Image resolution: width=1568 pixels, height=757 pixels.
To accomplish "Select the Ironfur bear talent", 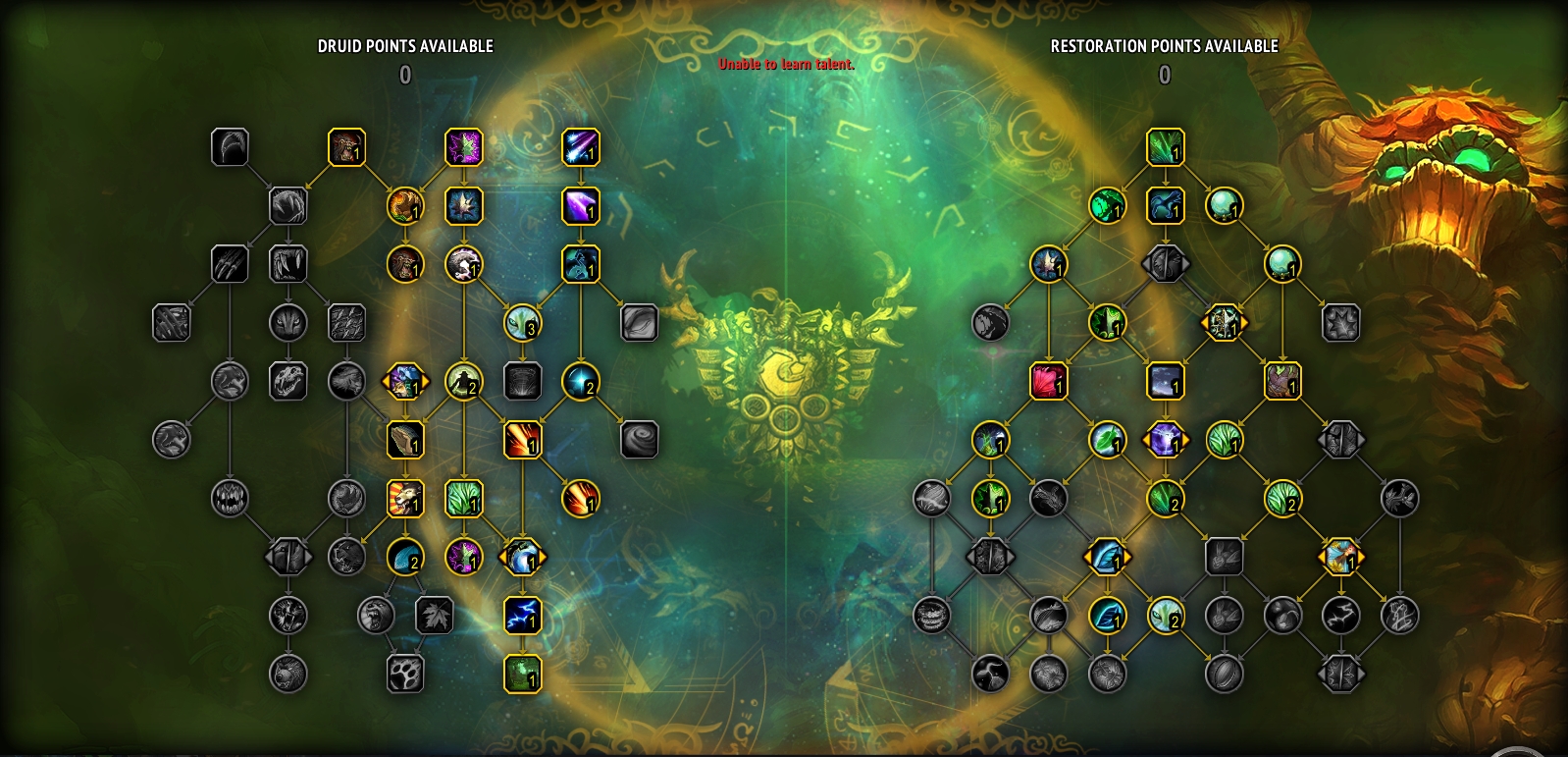I will click(x=406, y=441).
